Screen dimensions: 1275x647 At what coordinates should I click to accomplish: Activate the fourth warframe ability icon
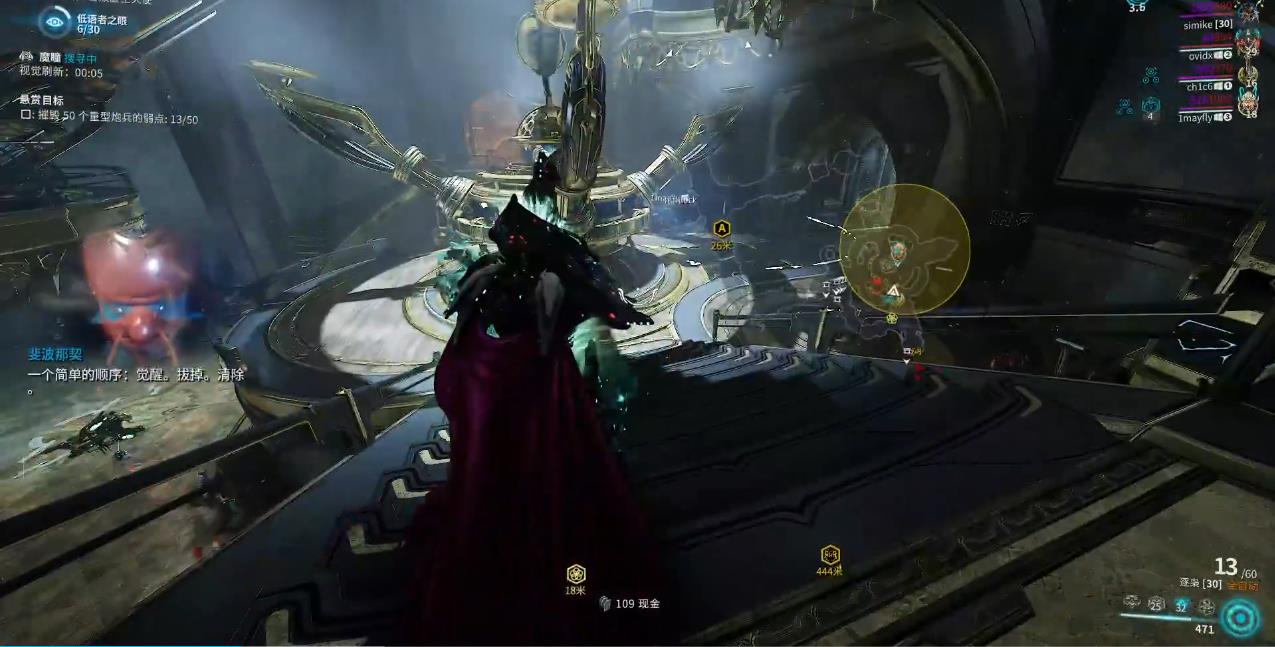(1206, 605)
